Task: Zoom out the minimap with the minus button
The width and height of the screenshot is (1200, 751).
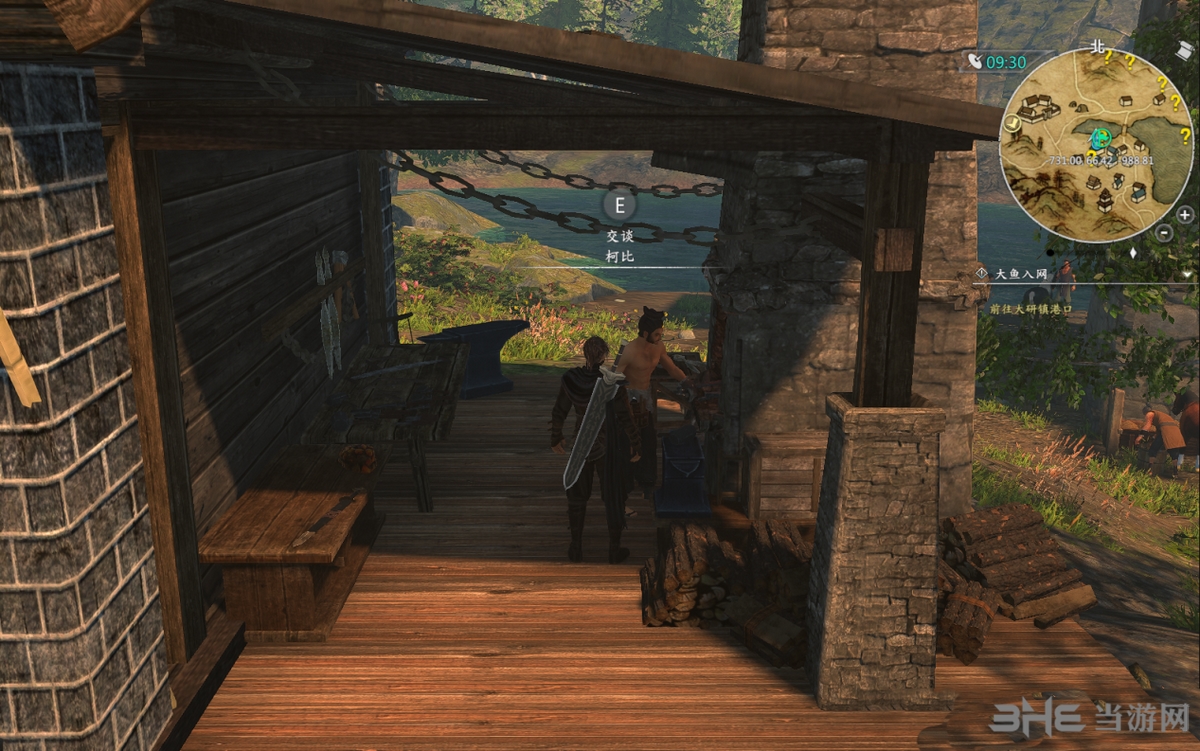Action: pos(1164,232)
